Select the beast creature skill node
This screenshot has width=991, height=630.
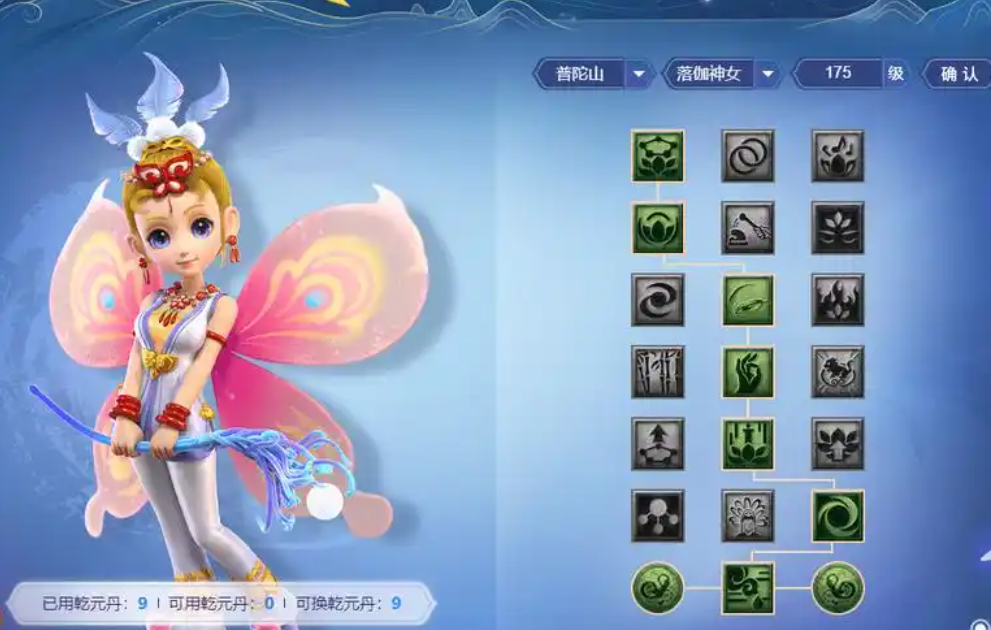pos(837,372)
